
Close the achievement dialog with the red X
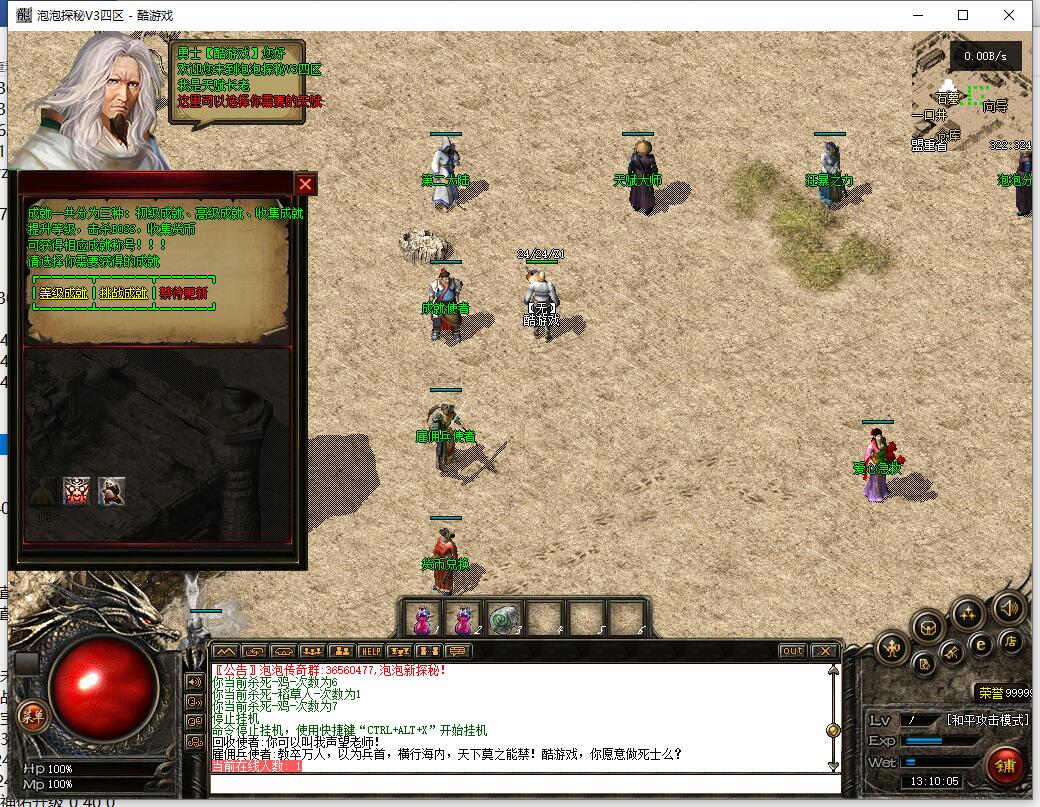pos(306,184)
